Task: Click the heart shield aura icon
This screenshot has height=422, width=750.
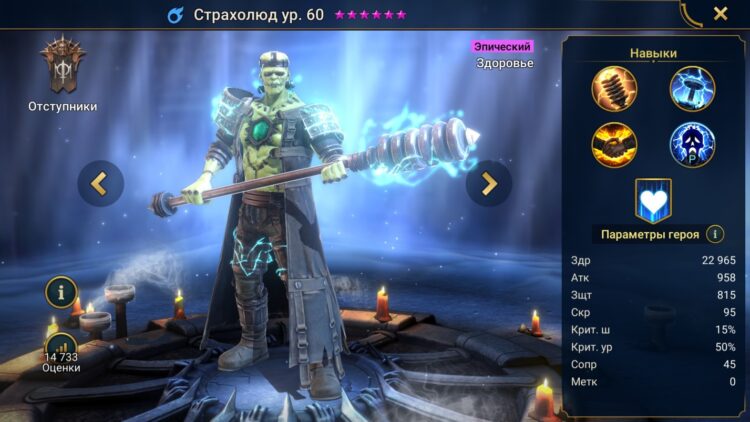Action: click(x=653, y=200)
